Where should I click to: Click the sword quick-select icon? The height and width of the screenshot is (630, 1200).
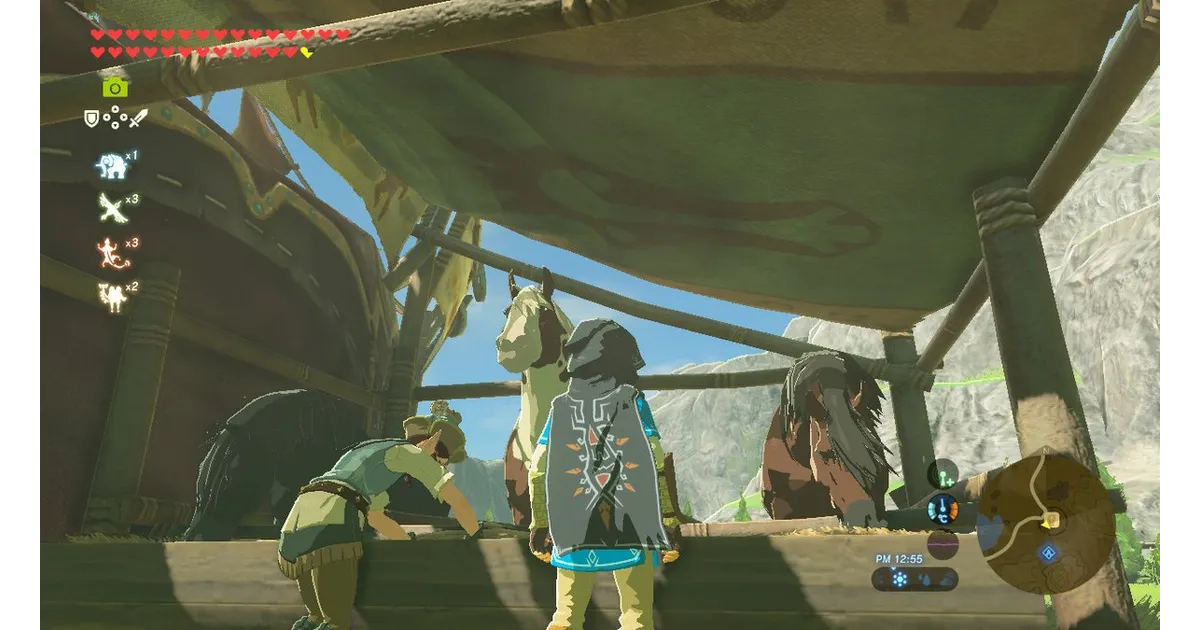138,119
